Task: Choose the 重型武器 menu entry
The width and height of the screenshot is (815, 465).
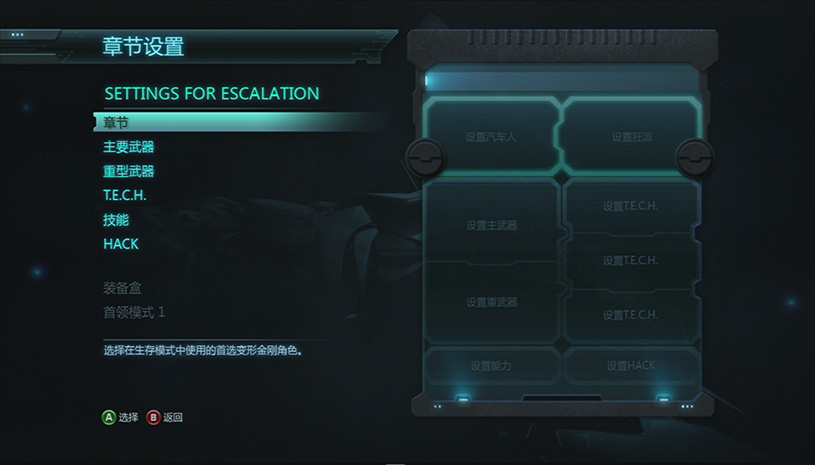Action: 129,171
